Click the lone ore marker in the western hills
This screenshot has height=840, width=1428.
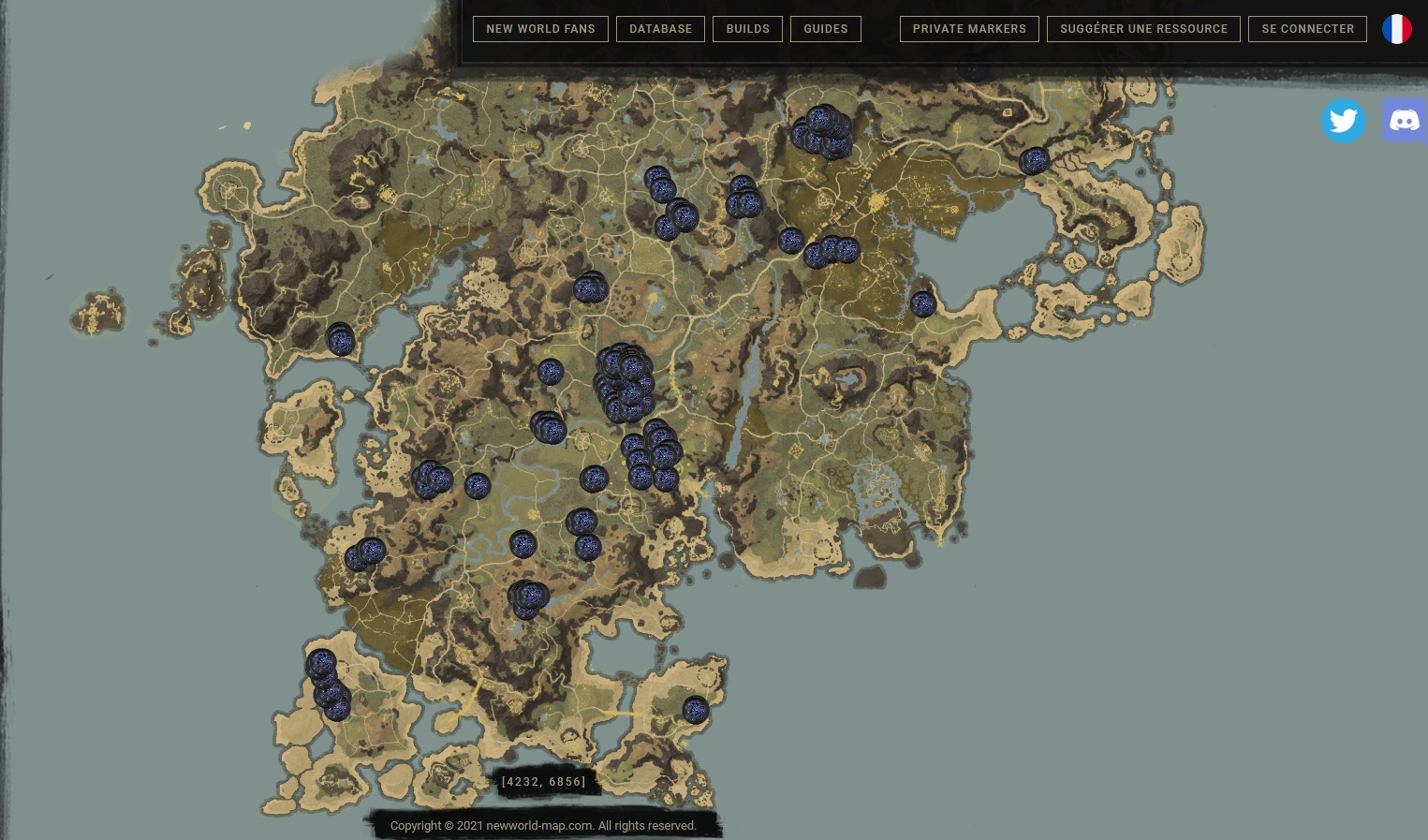point(341,342)
